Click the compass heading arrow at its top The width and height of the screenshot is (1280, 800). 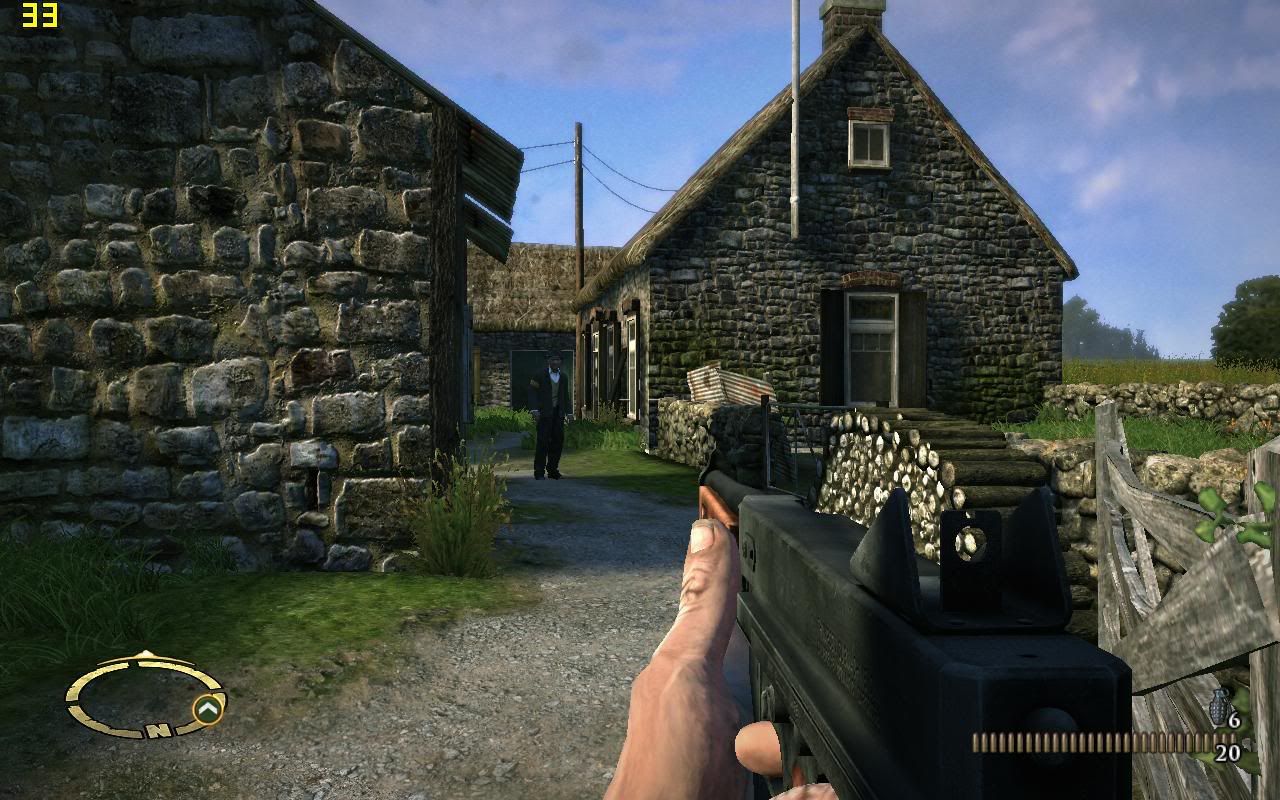coord(144,653)
